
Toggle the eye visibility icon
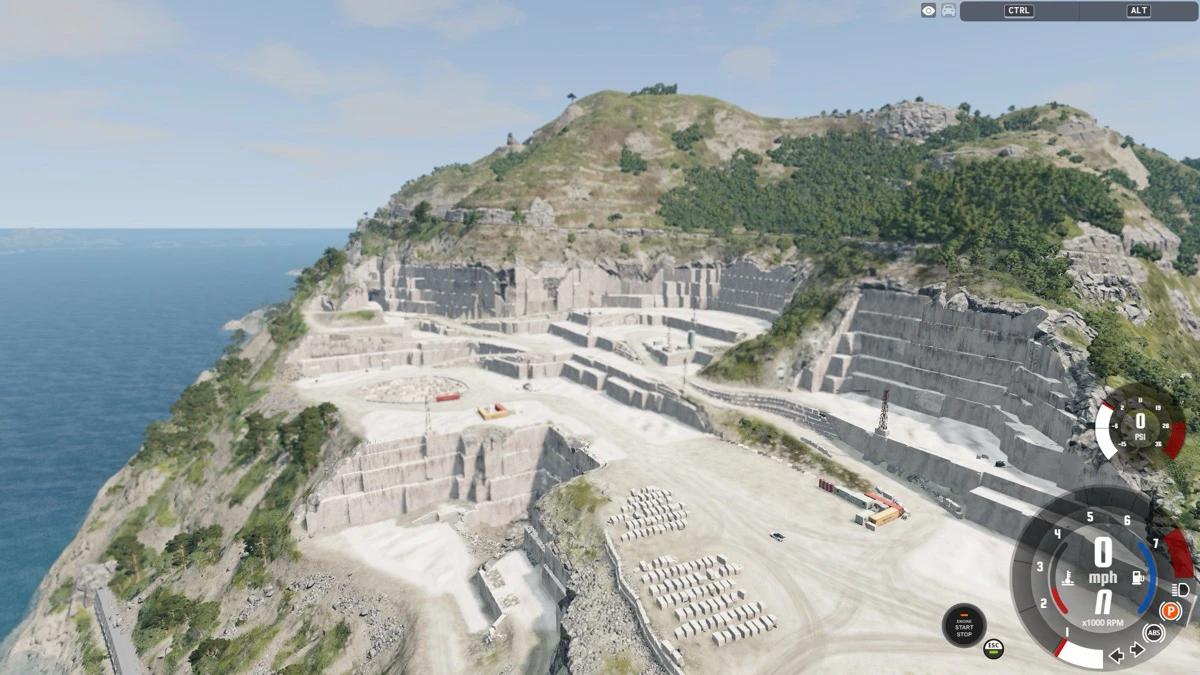point(929,11)
